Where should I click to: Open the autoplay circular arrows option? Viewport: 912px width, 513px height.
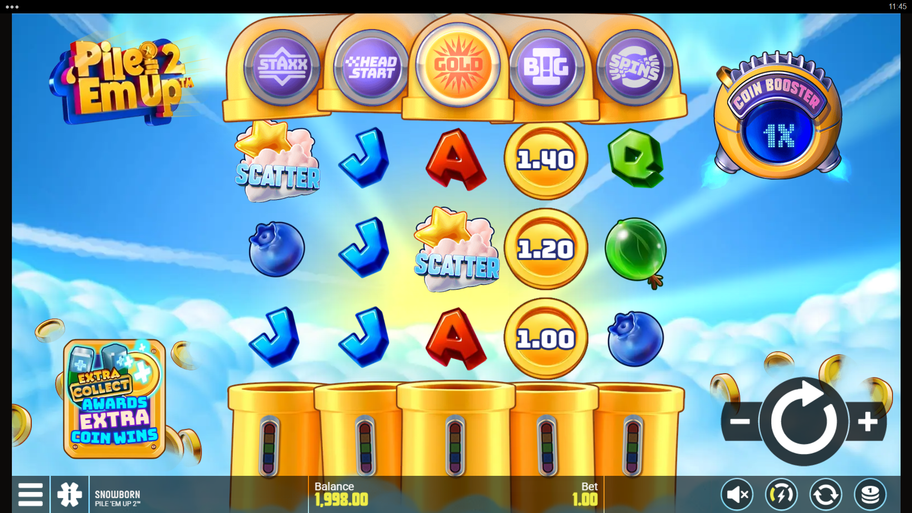(x=825, y=494)
